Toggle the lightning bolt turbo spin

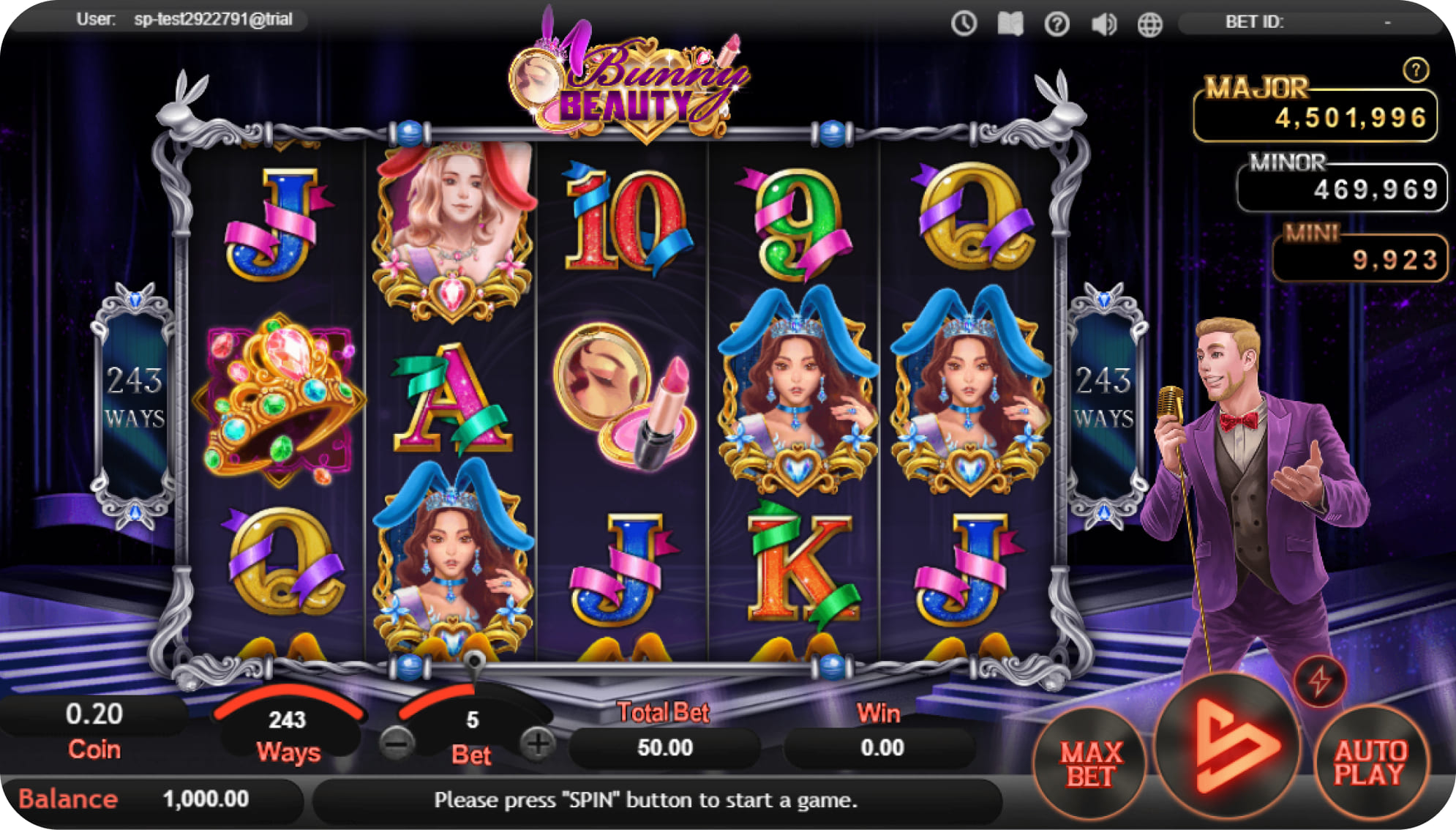pos(1319,681)
